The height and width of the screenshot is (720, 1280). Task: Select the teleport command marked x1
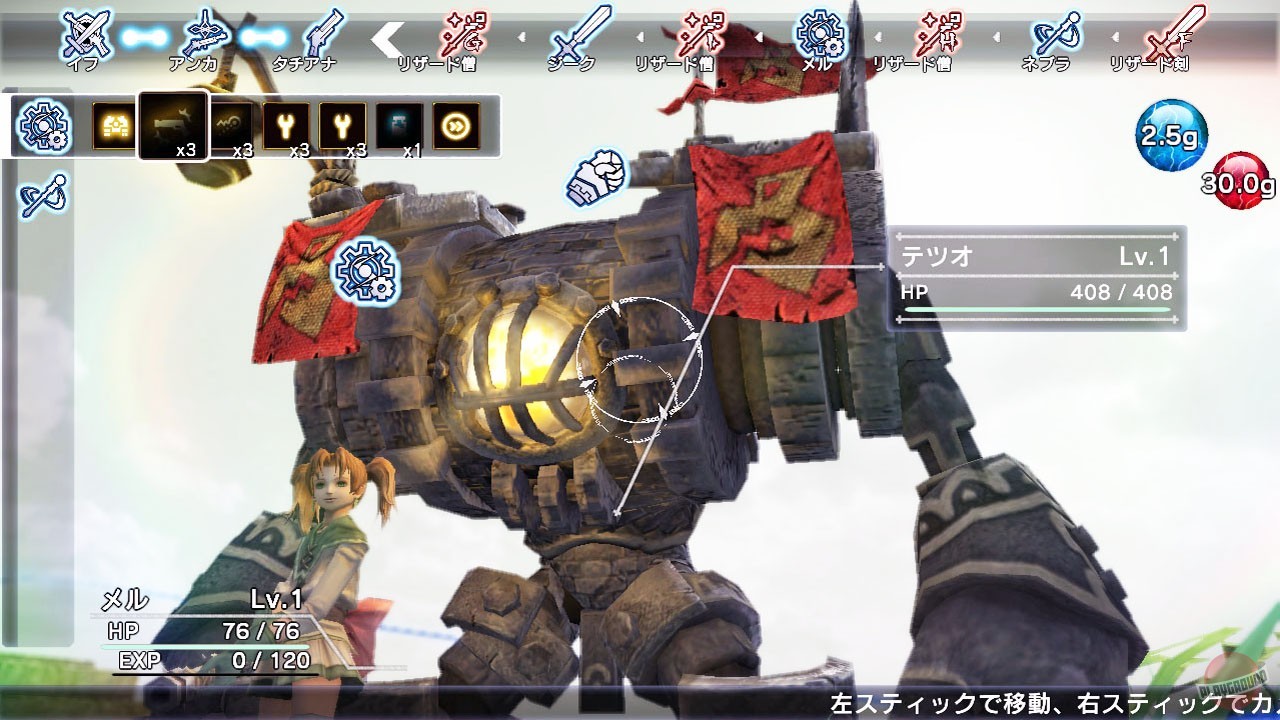pyautogui.click(x=398, y=124)
